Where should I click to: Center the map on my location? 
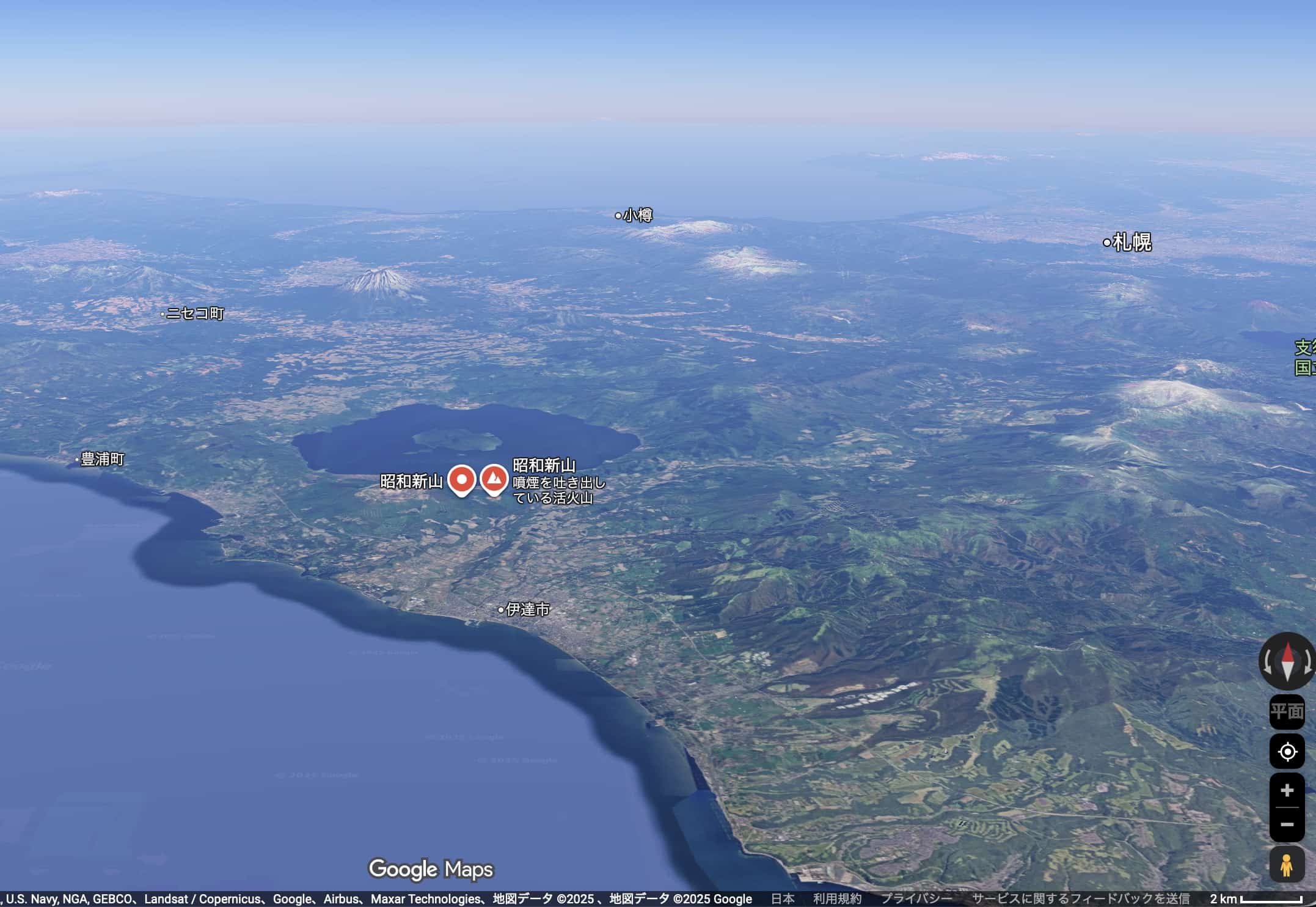point(1287,751)
